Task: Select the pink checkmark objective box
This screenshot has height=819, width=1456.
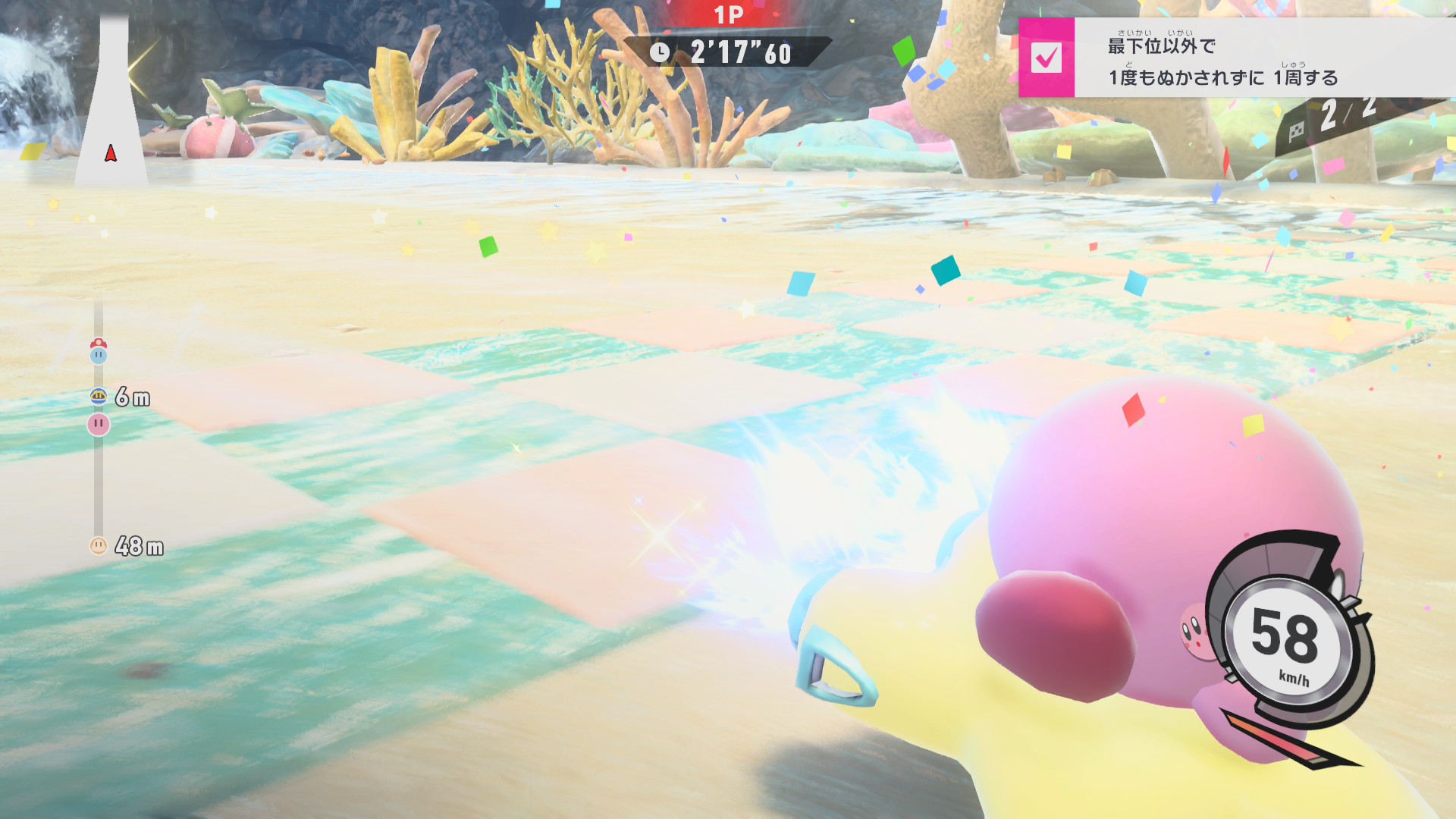Action: click(1046, 58)
